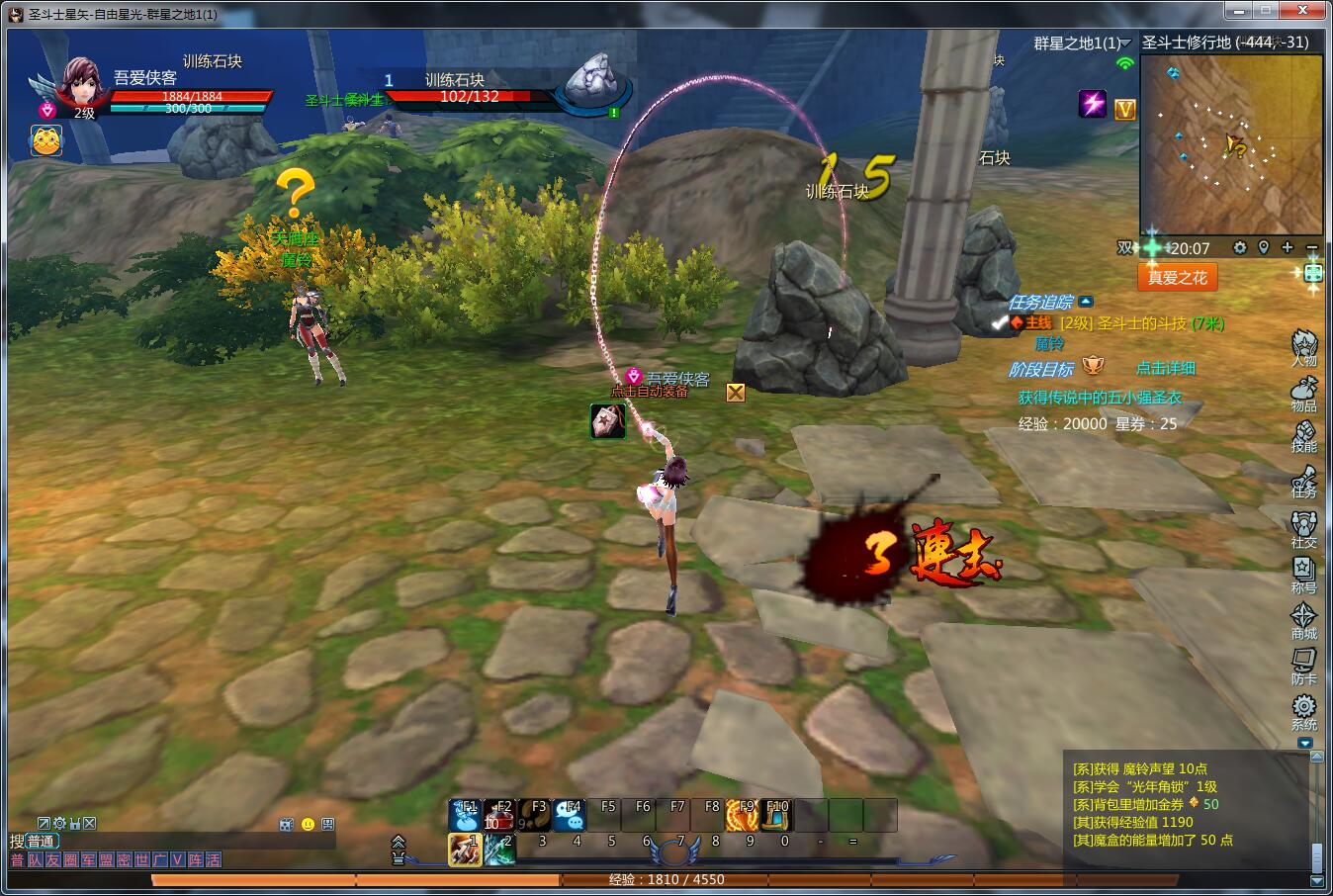Equip the armor item in auto-equip popup

pos(607,421)
